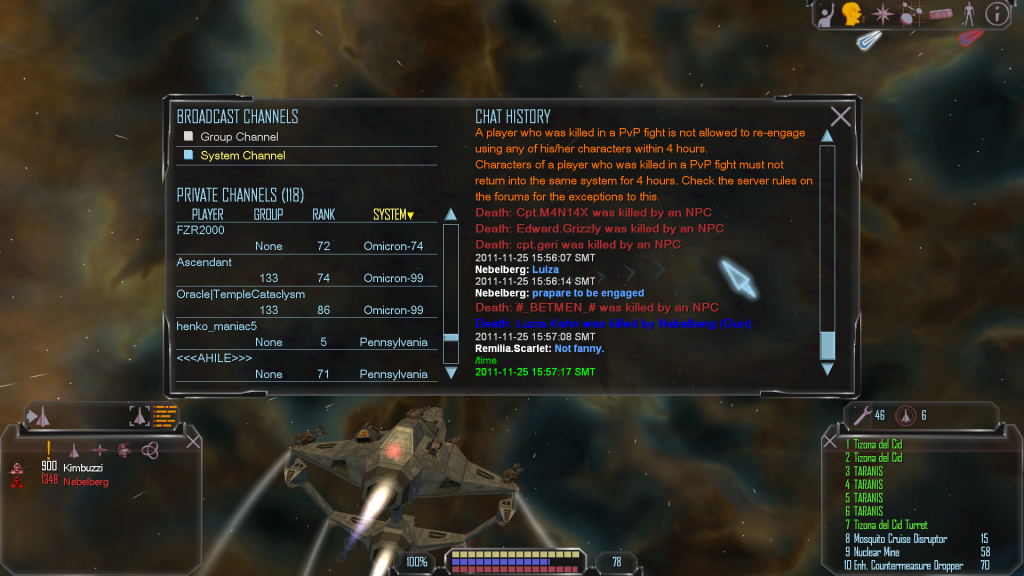Open the information icon in the top bar

coord(997,14)
